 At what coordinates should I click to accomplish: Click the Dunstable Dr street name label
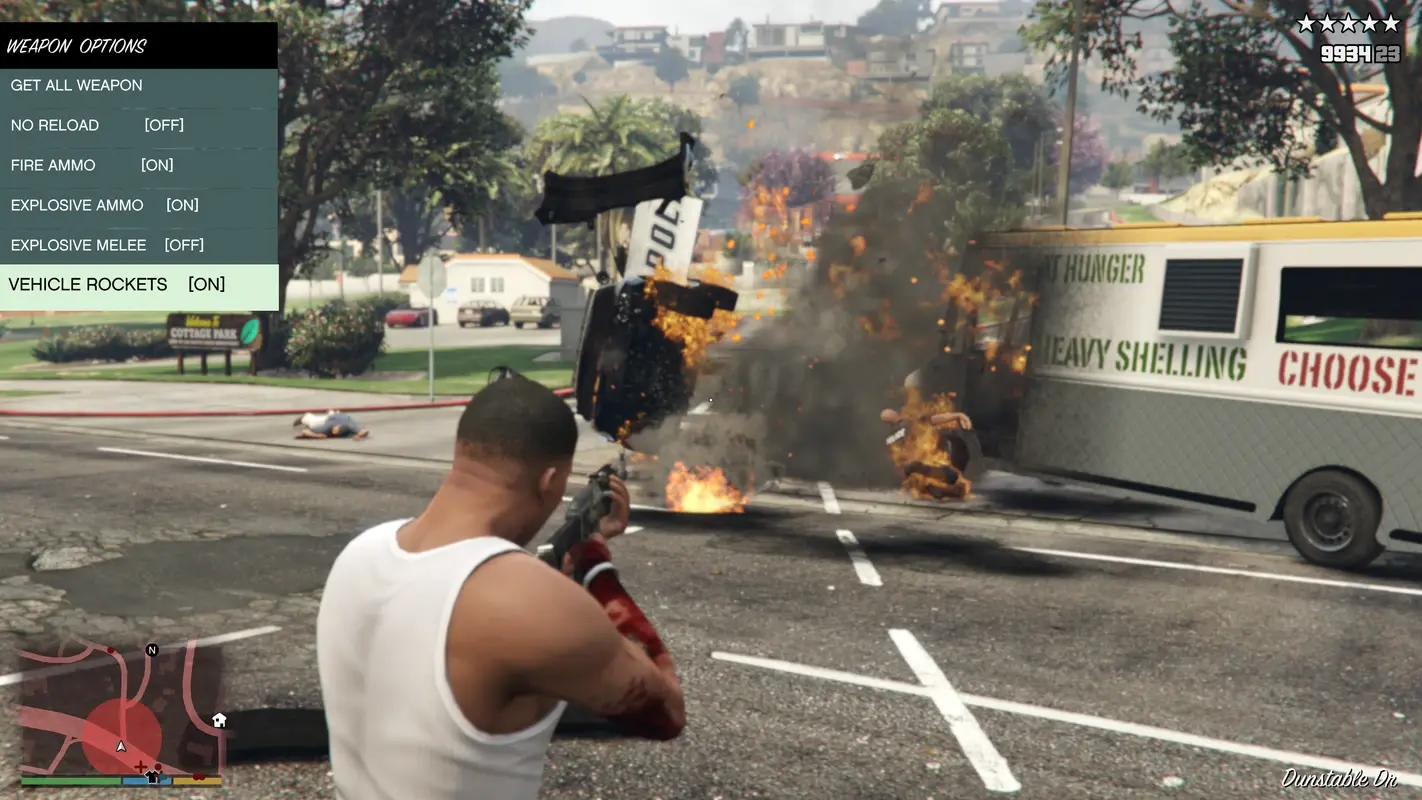coord(1340,779)
